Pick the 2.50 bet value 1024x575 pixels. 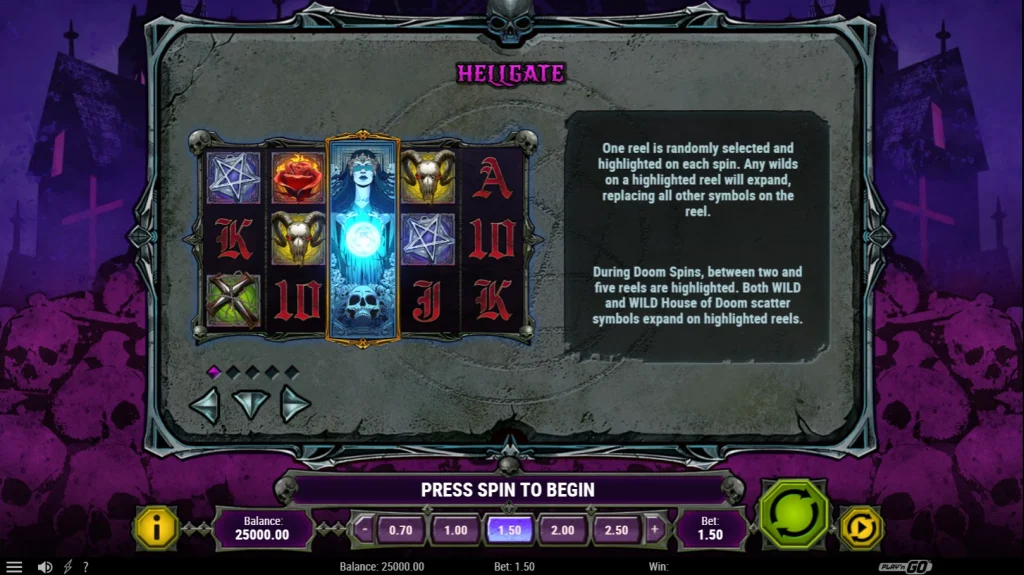tap(617, 530)
